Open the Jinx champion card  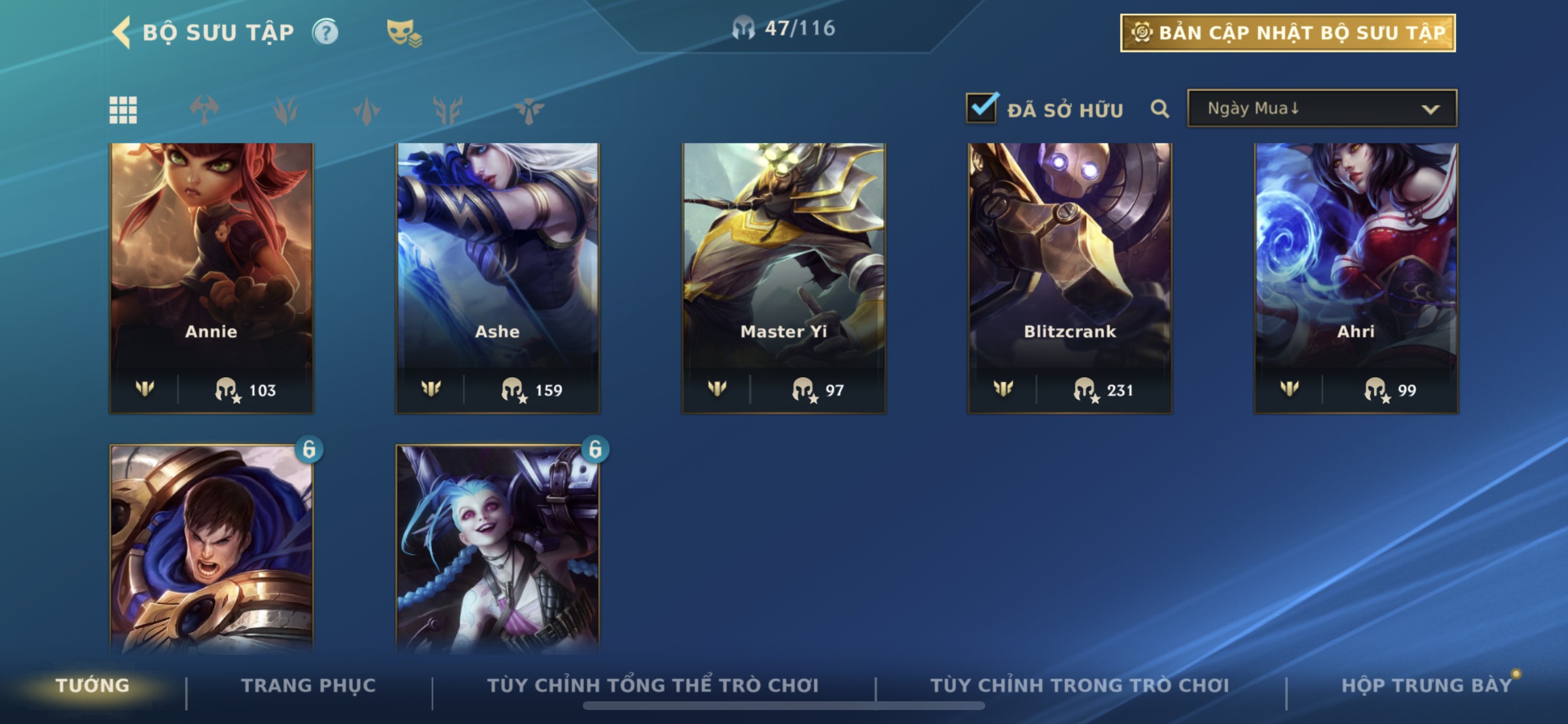[498, 547]
